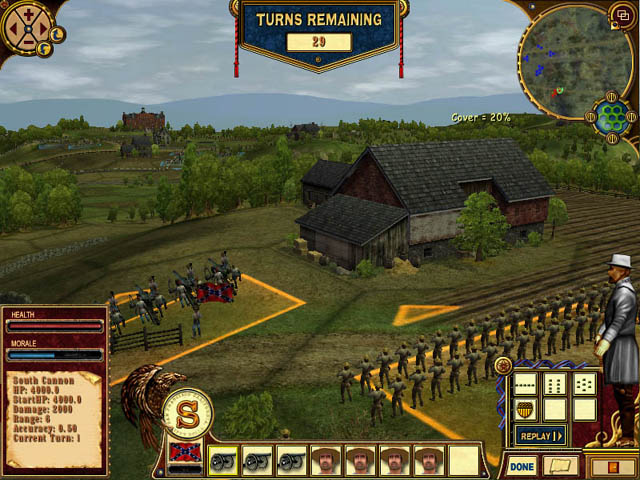Screen dimensions: 640x480
Task: Click the DONE button to end turn
Action: (x=521, y=466)
